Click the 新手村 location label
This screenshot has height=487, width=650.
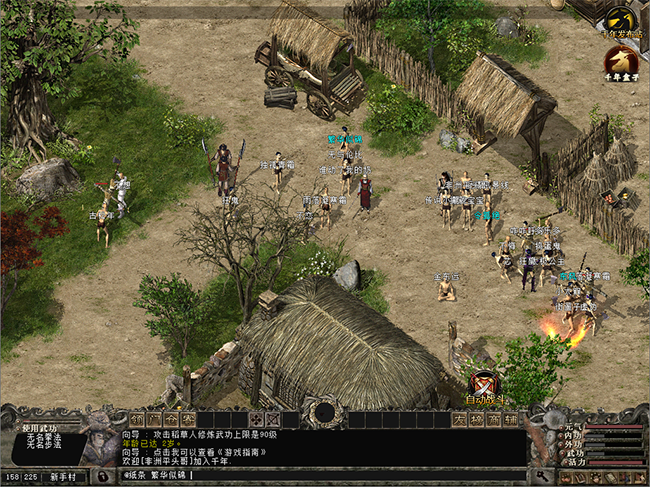[x=72, y=476]
